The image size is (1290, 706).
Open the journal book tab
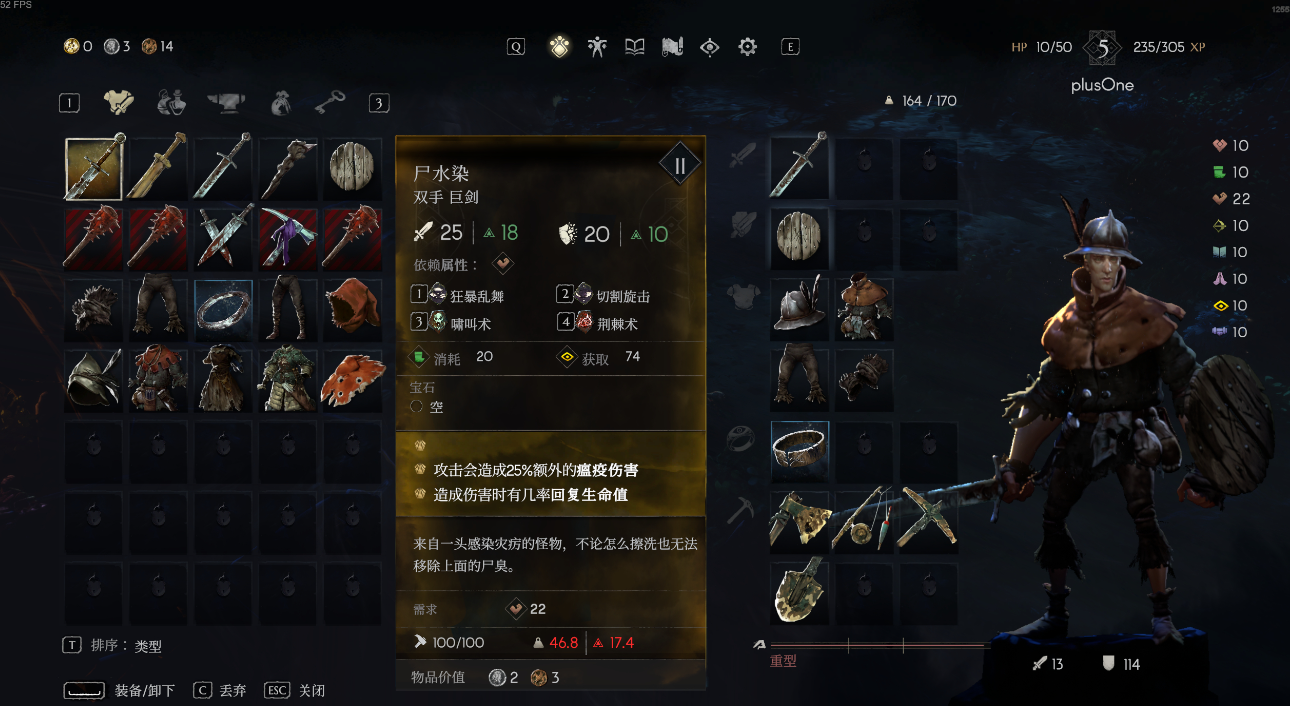[635, 47]
